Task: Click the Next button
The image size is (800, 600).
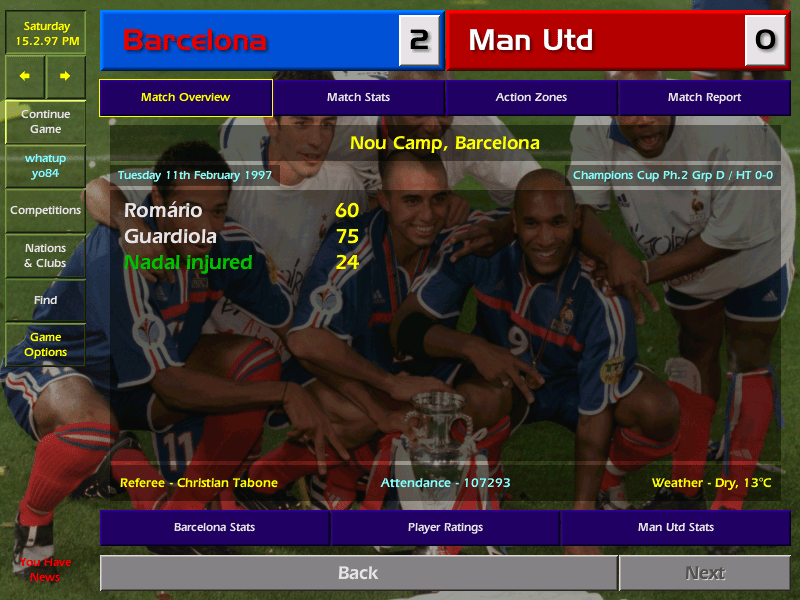Action: coord(704,573)
